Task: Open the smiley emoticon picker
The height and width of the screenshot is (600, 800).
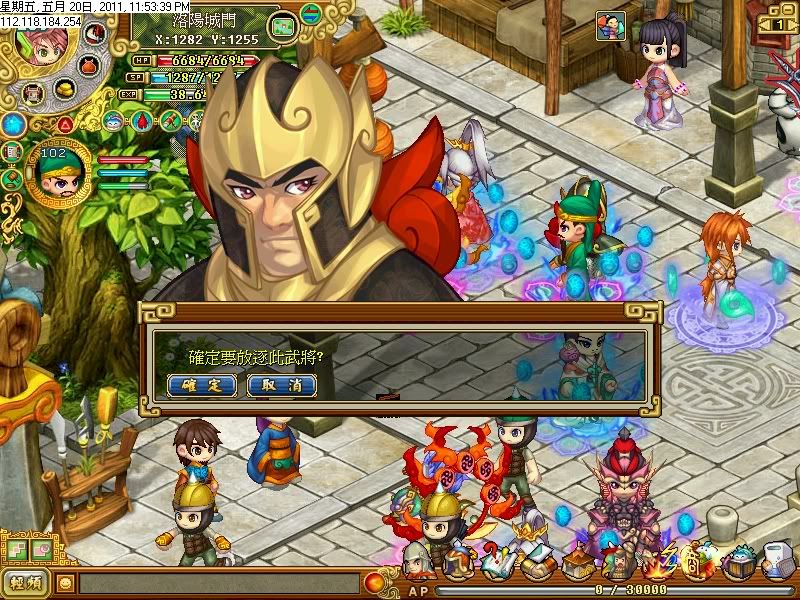Action: 65,582
